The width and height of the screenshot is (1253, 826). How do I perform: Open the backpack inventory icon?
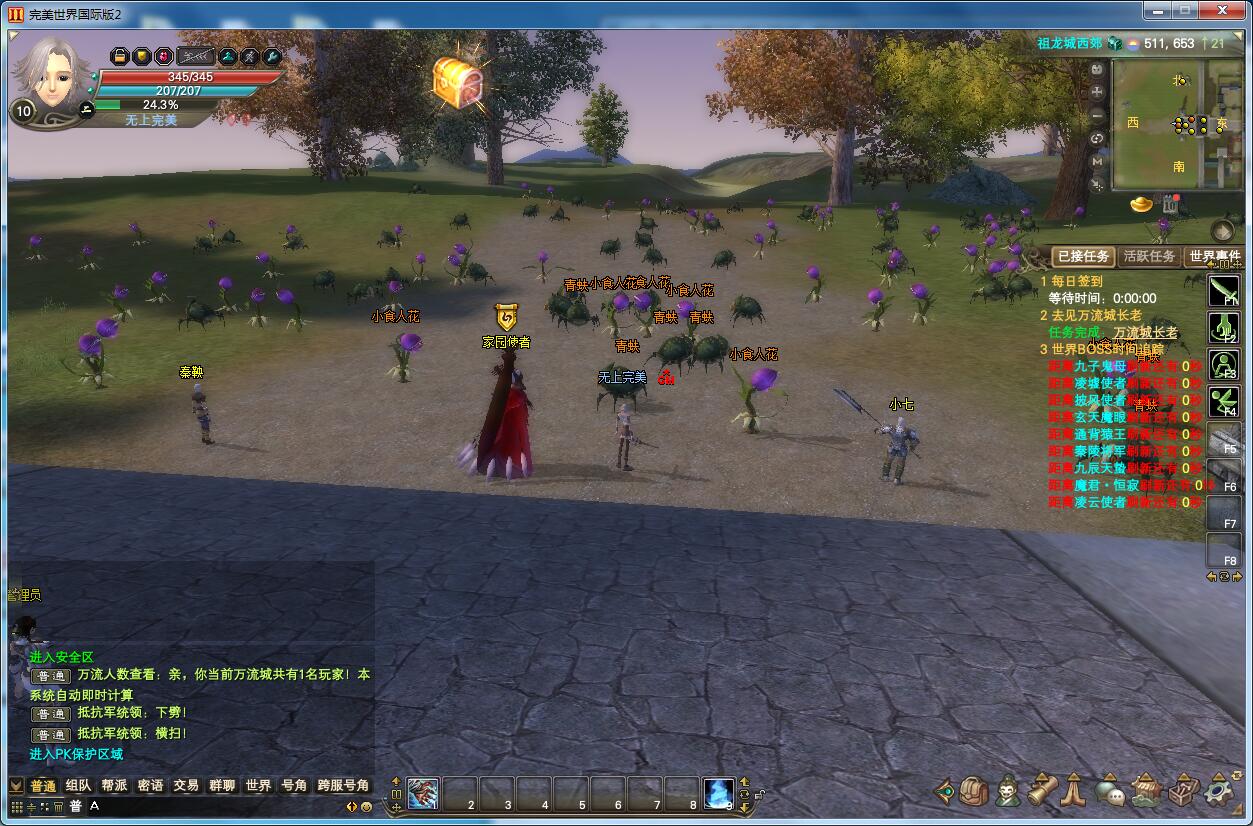[x=974, y=792]
